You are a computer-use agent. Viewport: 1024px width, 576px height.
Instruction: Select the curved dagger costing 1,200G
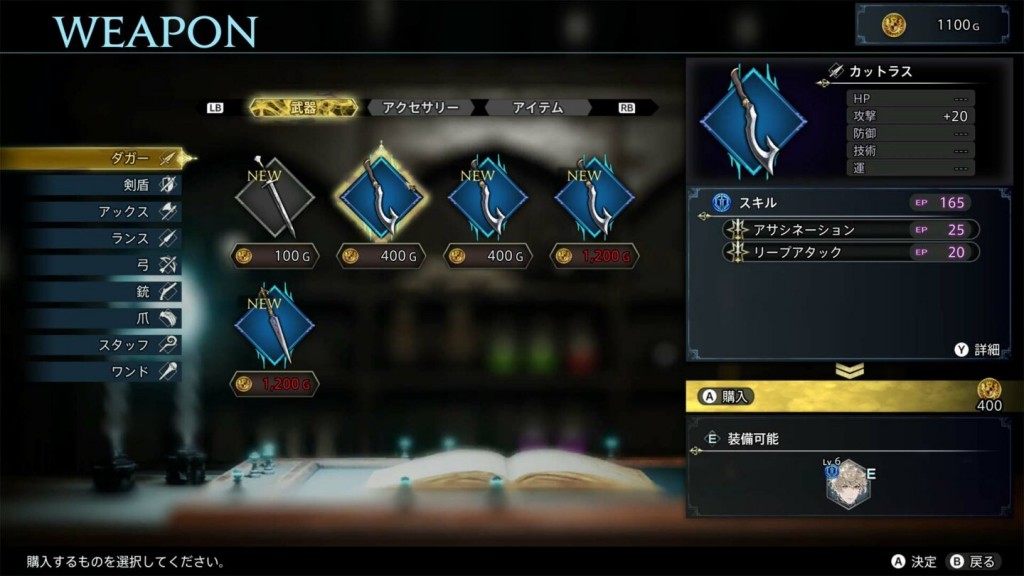[594, 198]
